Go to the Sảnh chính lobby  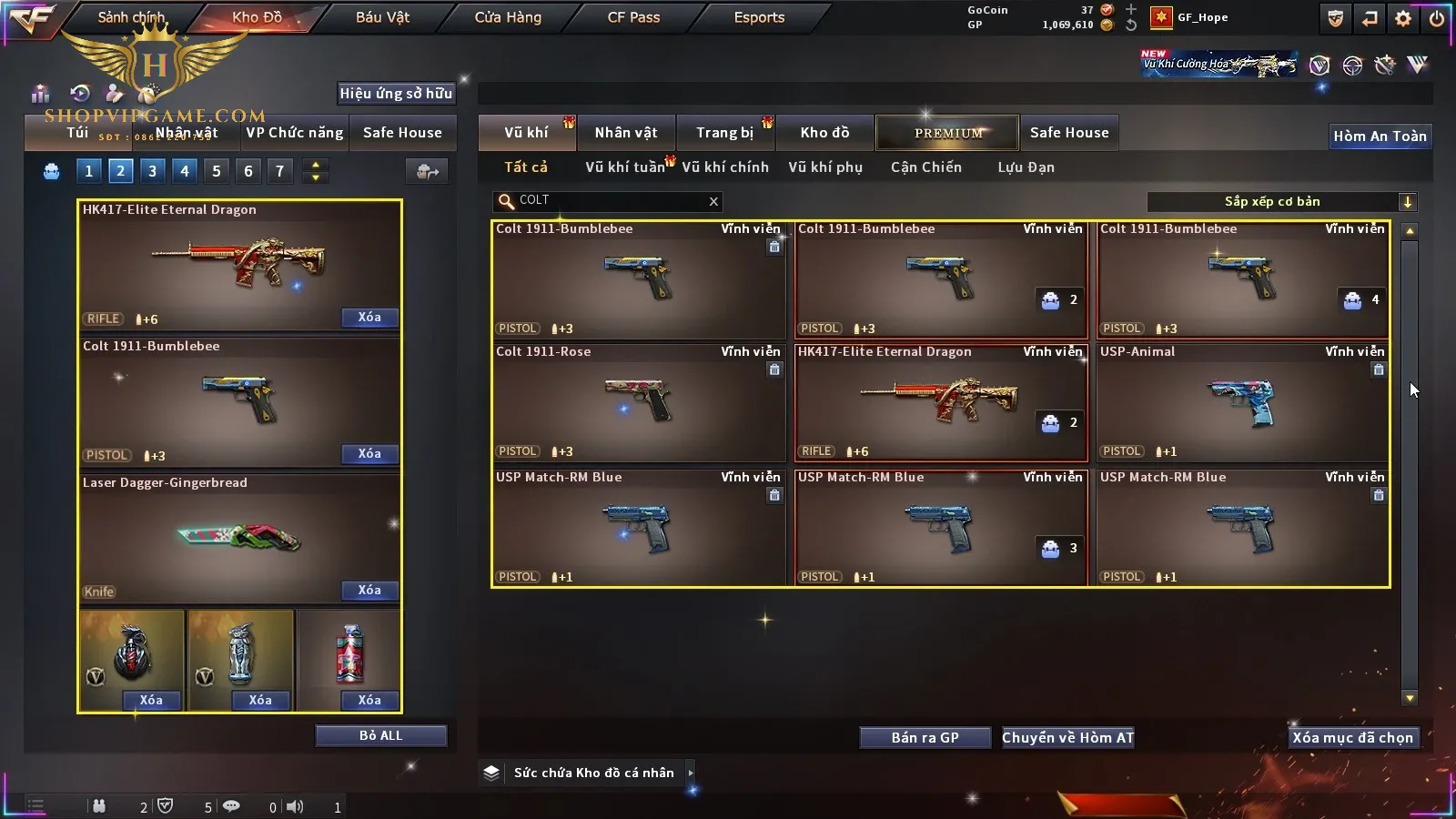point(131,17)
